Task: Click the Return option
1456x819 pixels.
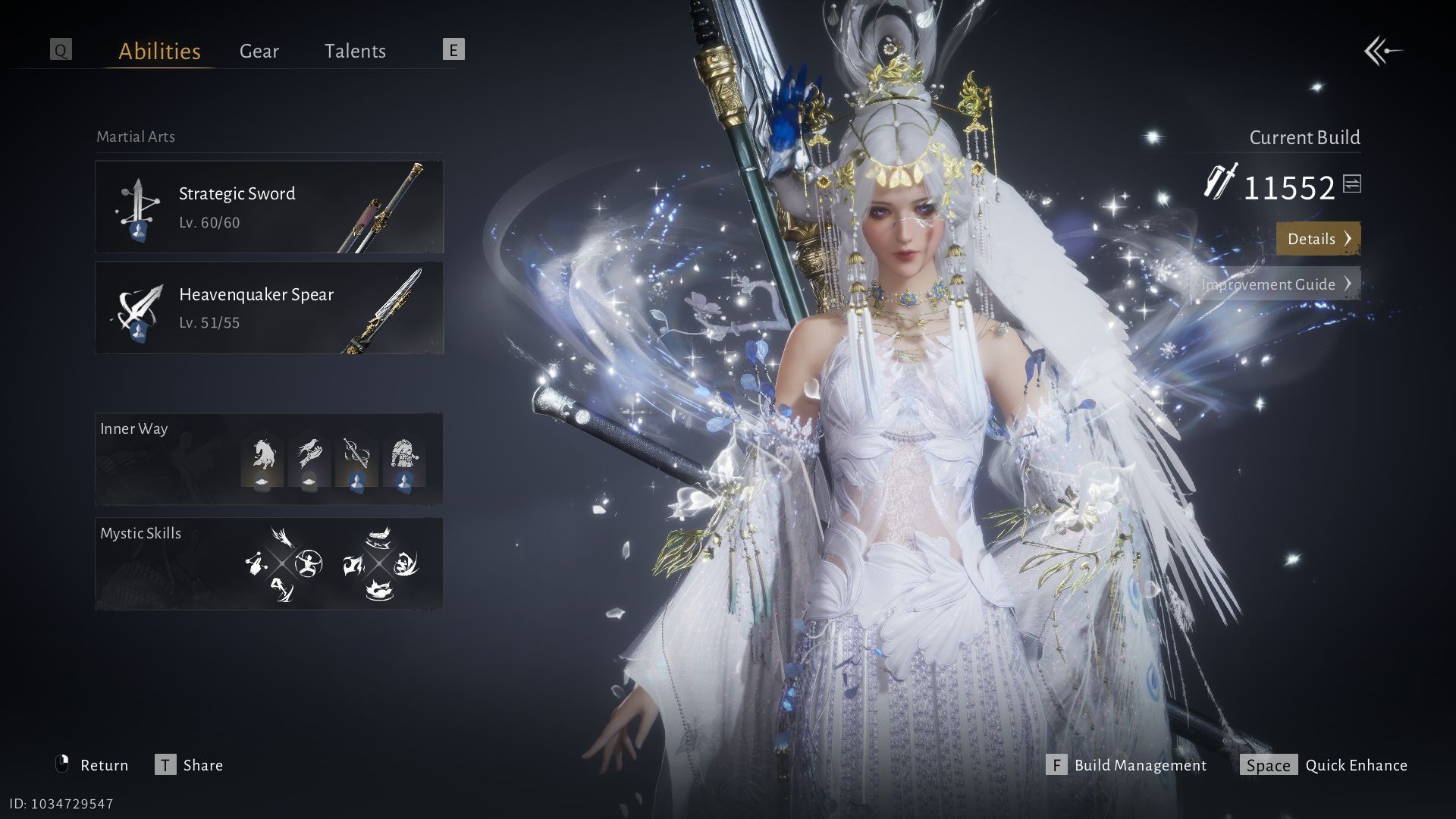Action: [93, 765]
